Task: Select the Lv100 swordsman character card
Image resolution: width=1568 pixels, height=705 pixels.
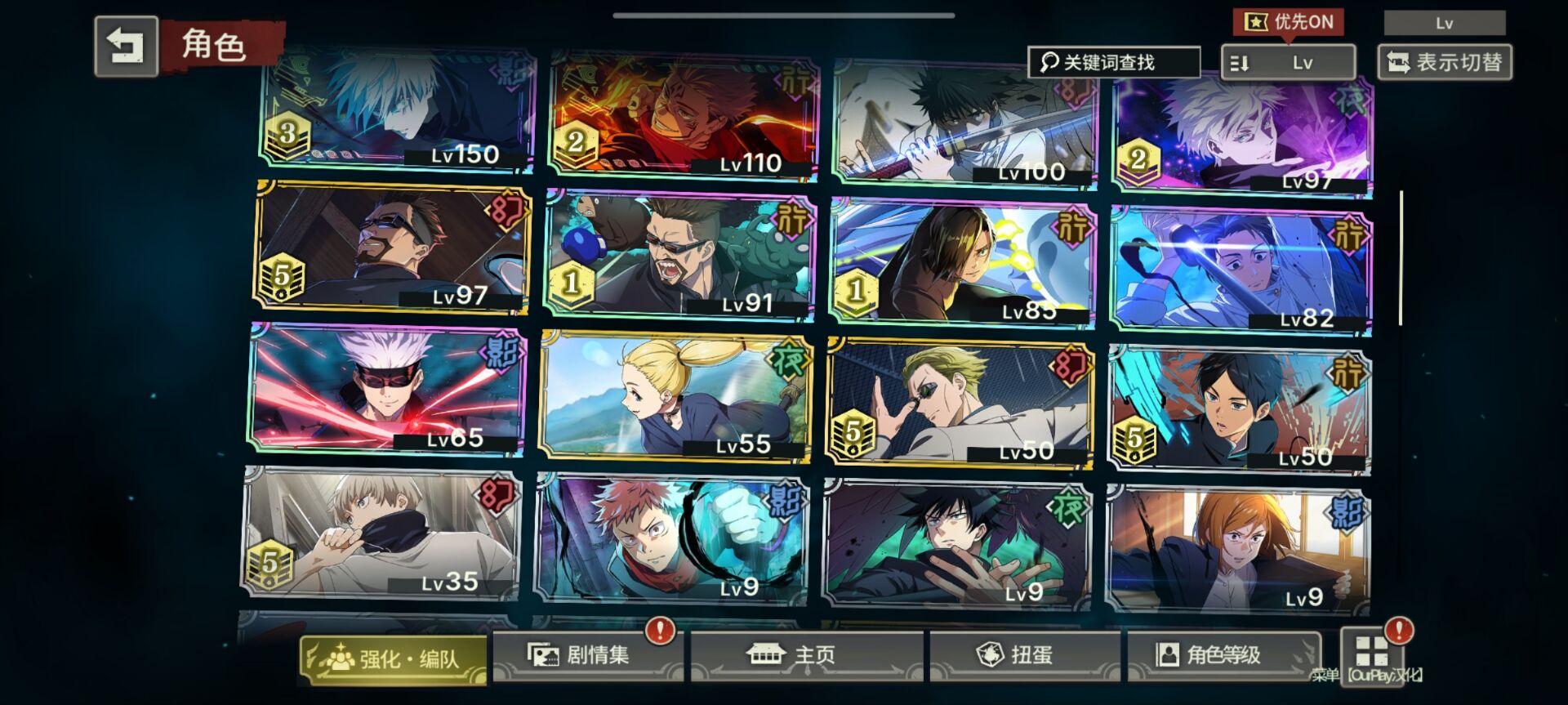Action: [x=964, y=123]
